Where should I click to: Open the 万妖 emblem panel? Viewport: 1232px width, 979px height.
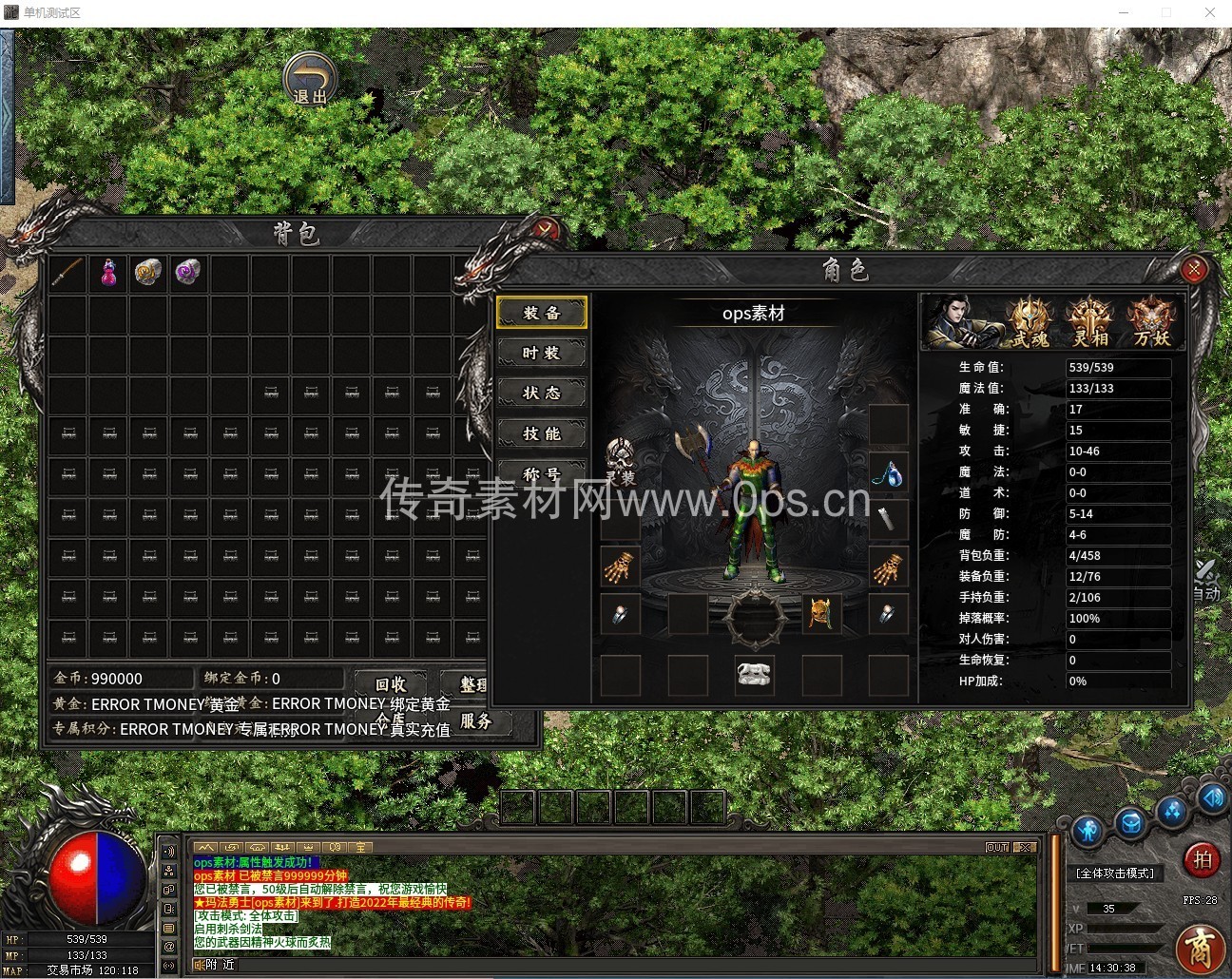pyautogui.click(x=1151, y=321)
